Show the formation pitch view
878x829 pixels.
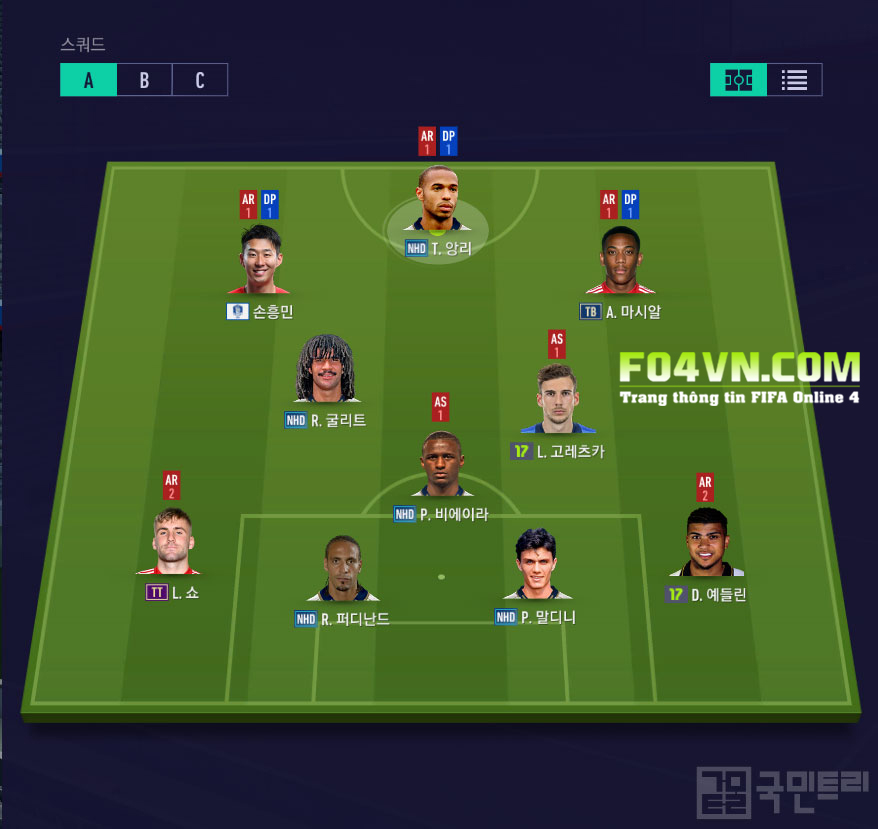[739, 80]
